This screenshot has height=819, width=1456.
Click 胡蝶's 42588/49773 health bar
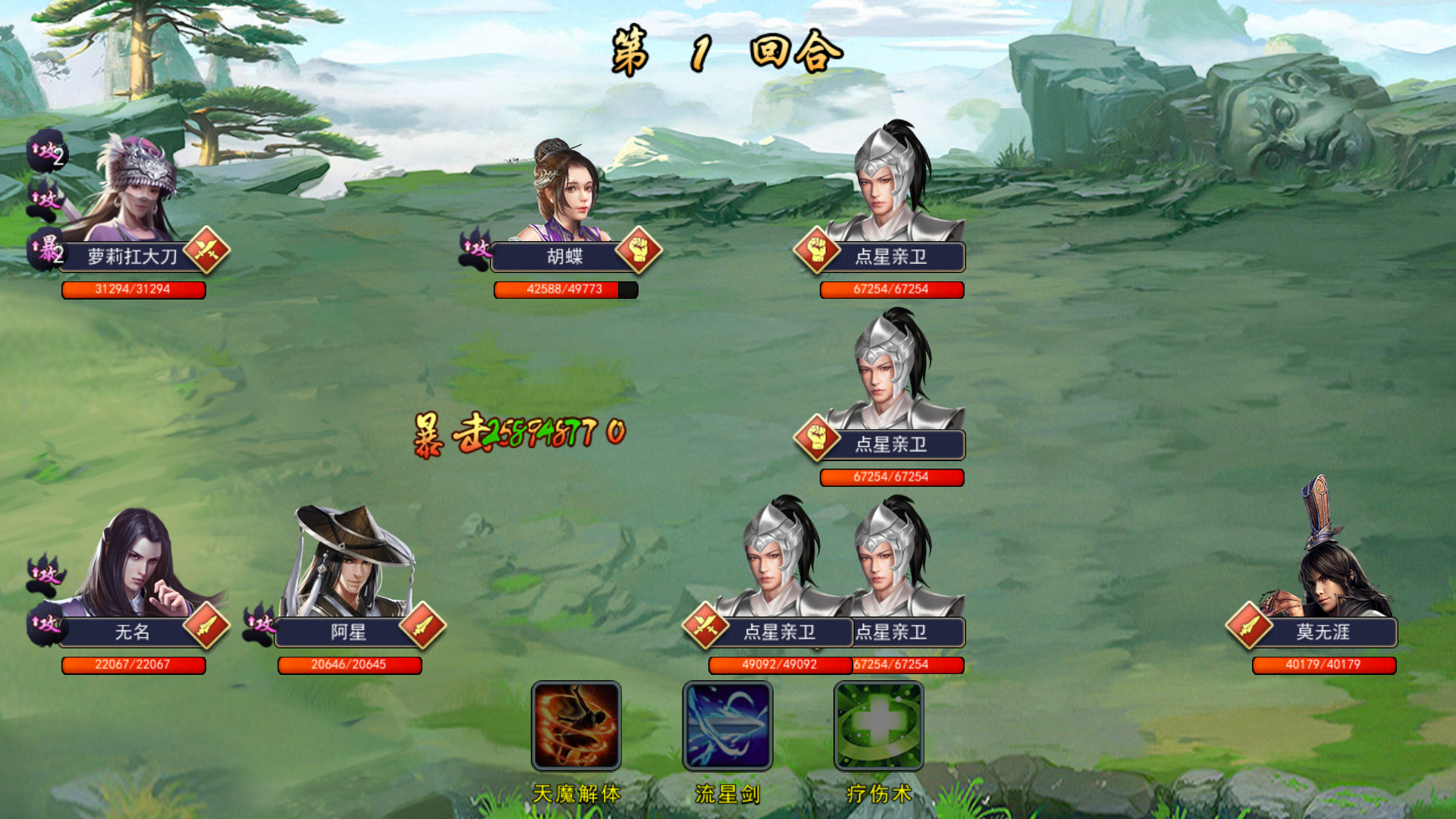[565, 290]
